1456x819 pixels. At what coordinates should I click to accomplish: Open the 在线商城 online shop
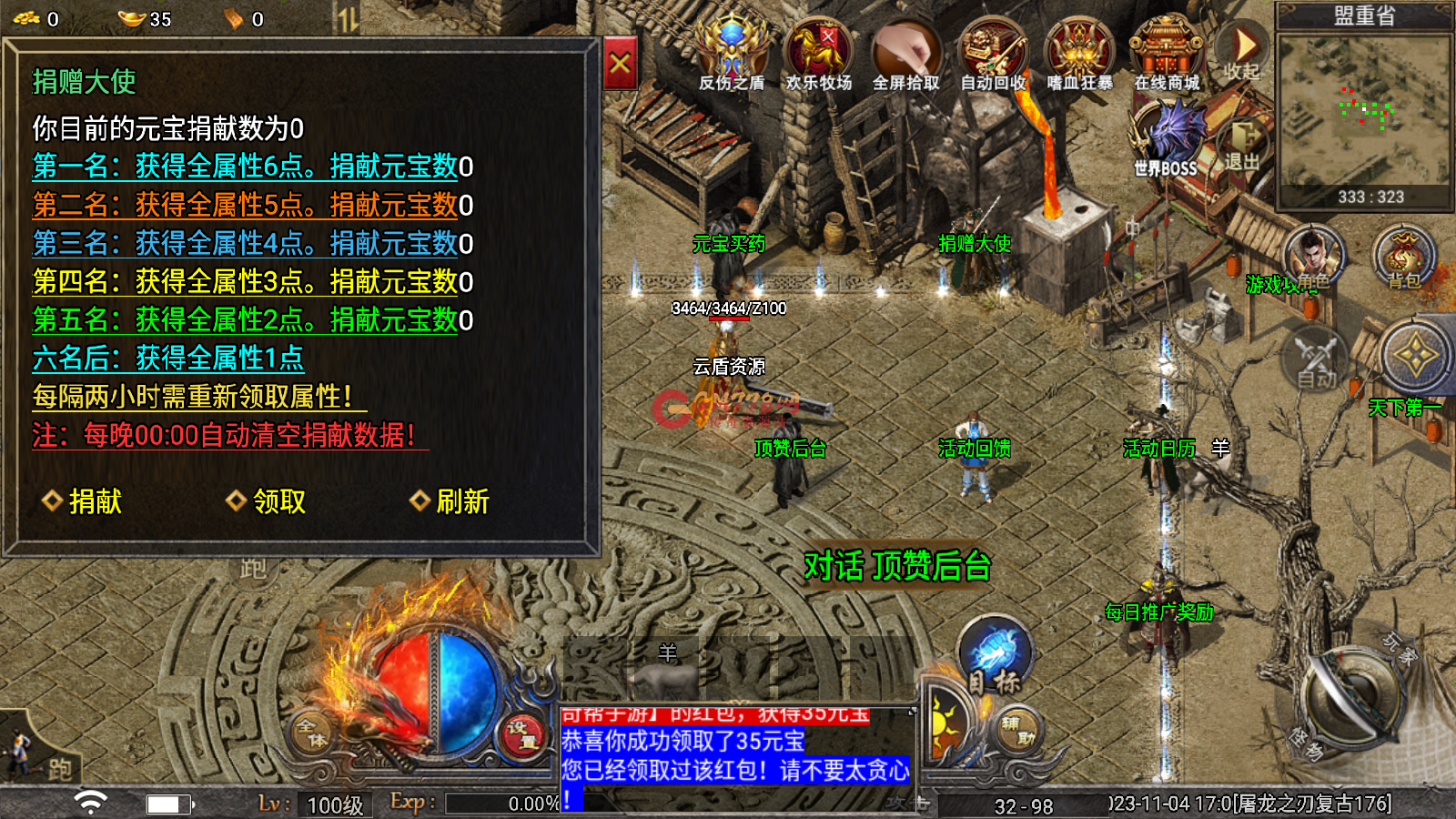click(1167, 55)
